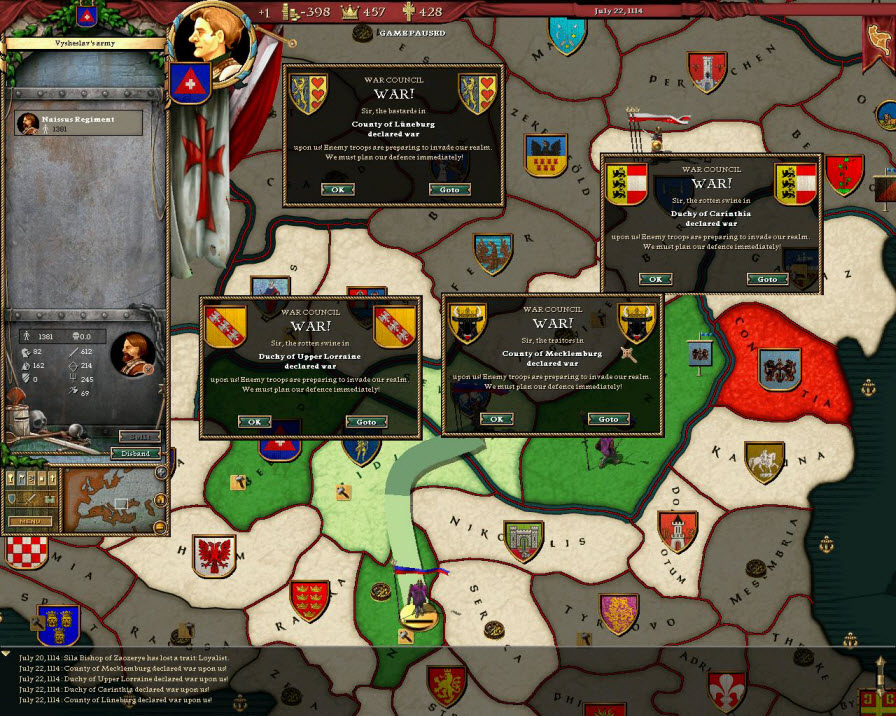The height and width of the screenshot is (716, 896).
Task: Confirm OK on the Duchy of Carinthia war notice
Action: pos(655,279)
